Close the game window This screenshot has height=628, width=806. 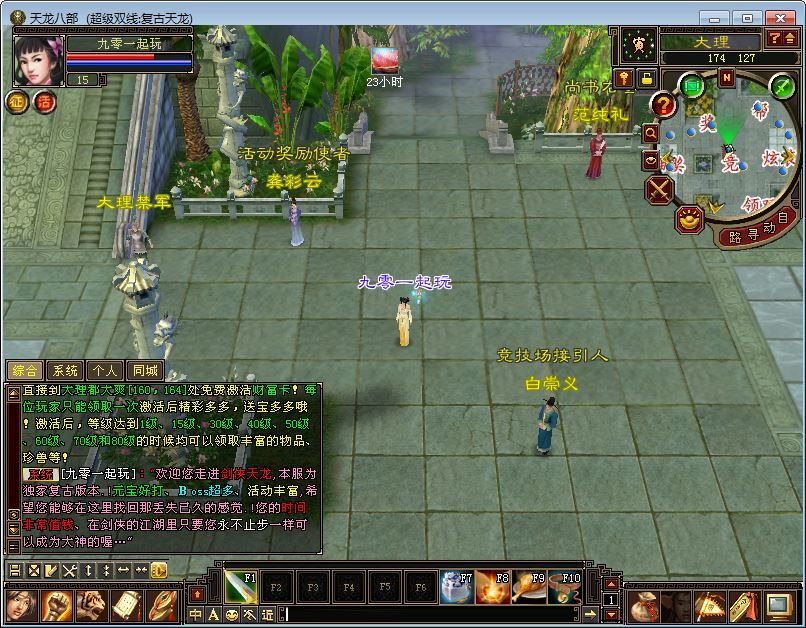pos(781,18)
